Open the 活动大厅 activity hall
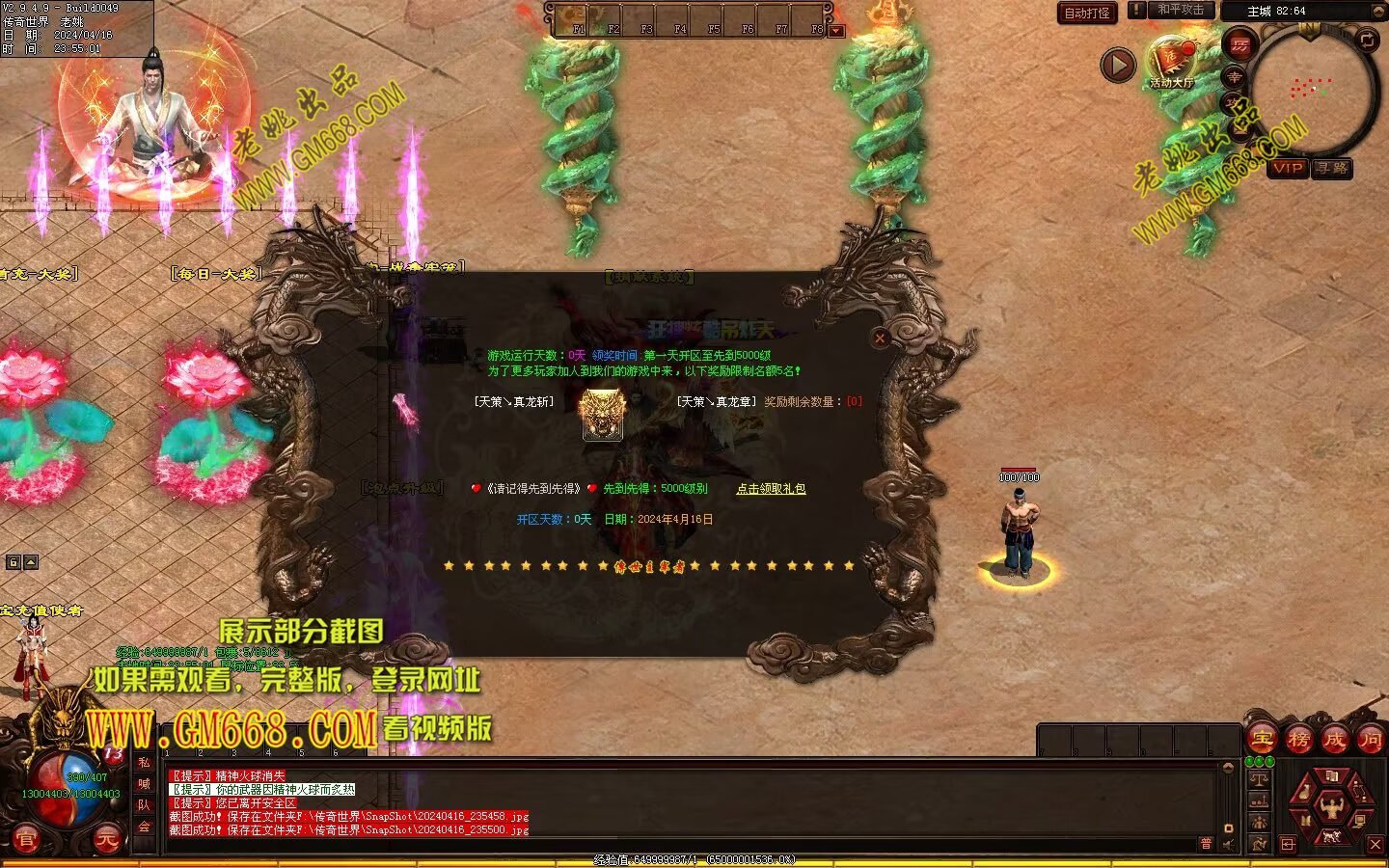Viewport: 1389px width, 868px height. tap(1172, 63)
